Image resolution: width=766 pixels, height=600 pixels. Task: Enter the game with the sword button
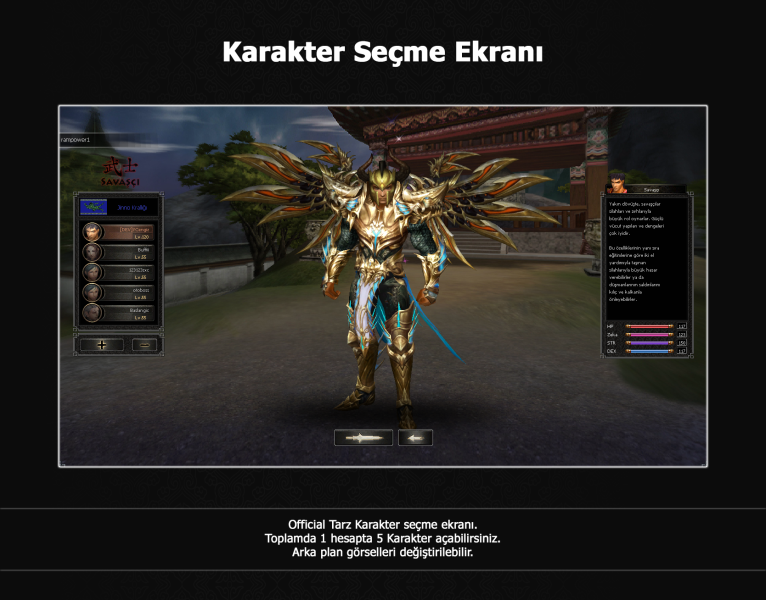pyautogui.click(x=363, y=437)
